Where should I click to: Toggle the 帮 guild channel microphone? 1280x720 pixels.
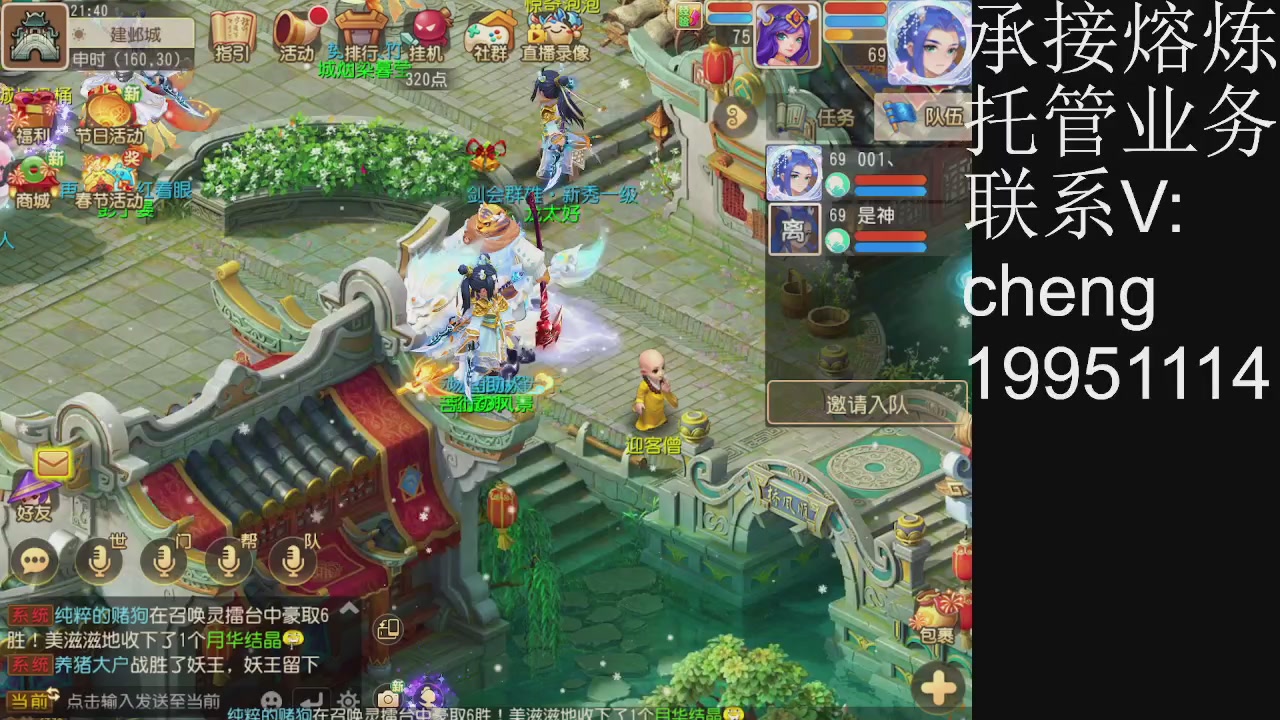pos(227,560)
